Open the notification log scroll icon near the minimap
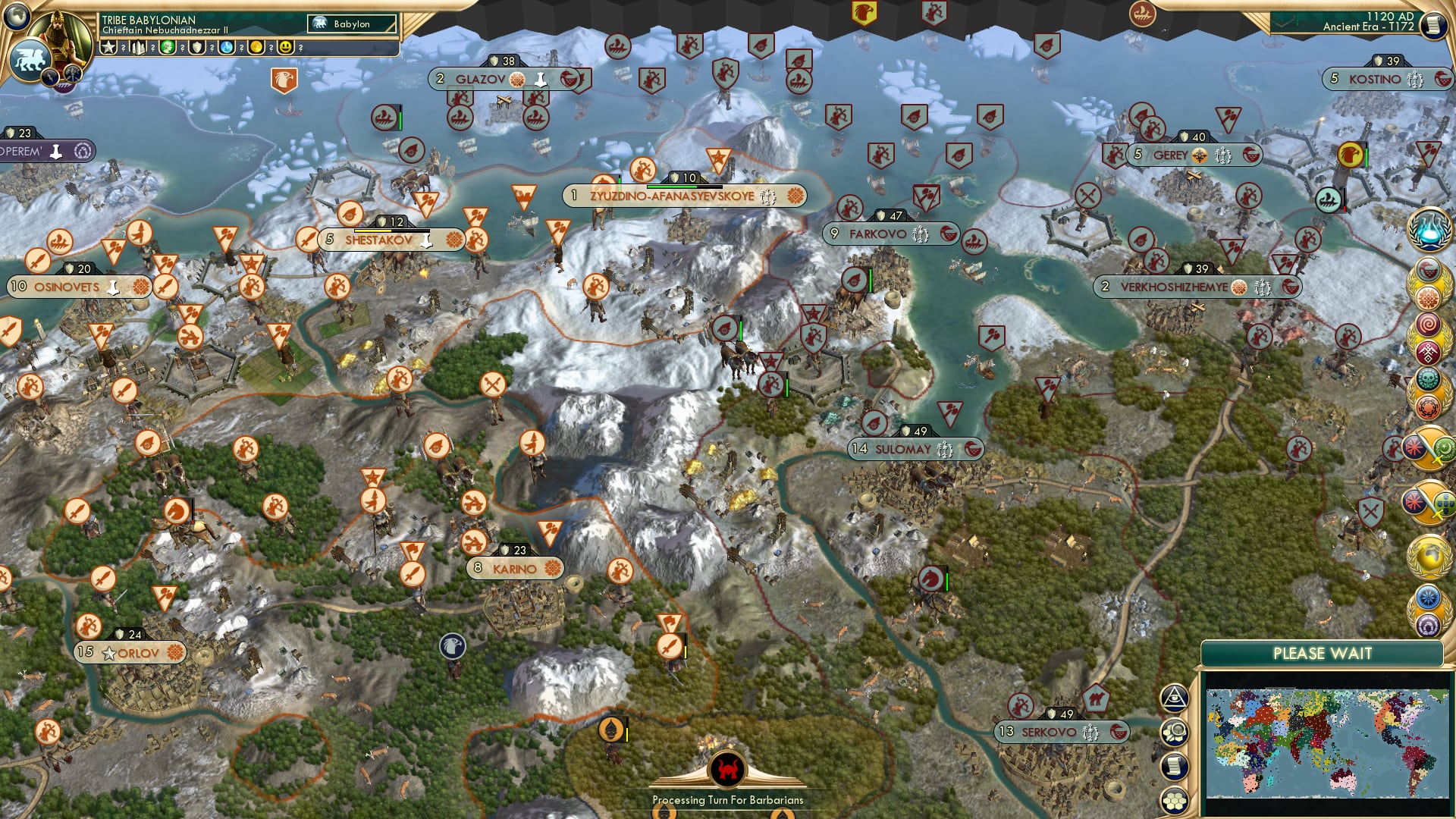The image size is (1456, 819). pos(1174,767)
